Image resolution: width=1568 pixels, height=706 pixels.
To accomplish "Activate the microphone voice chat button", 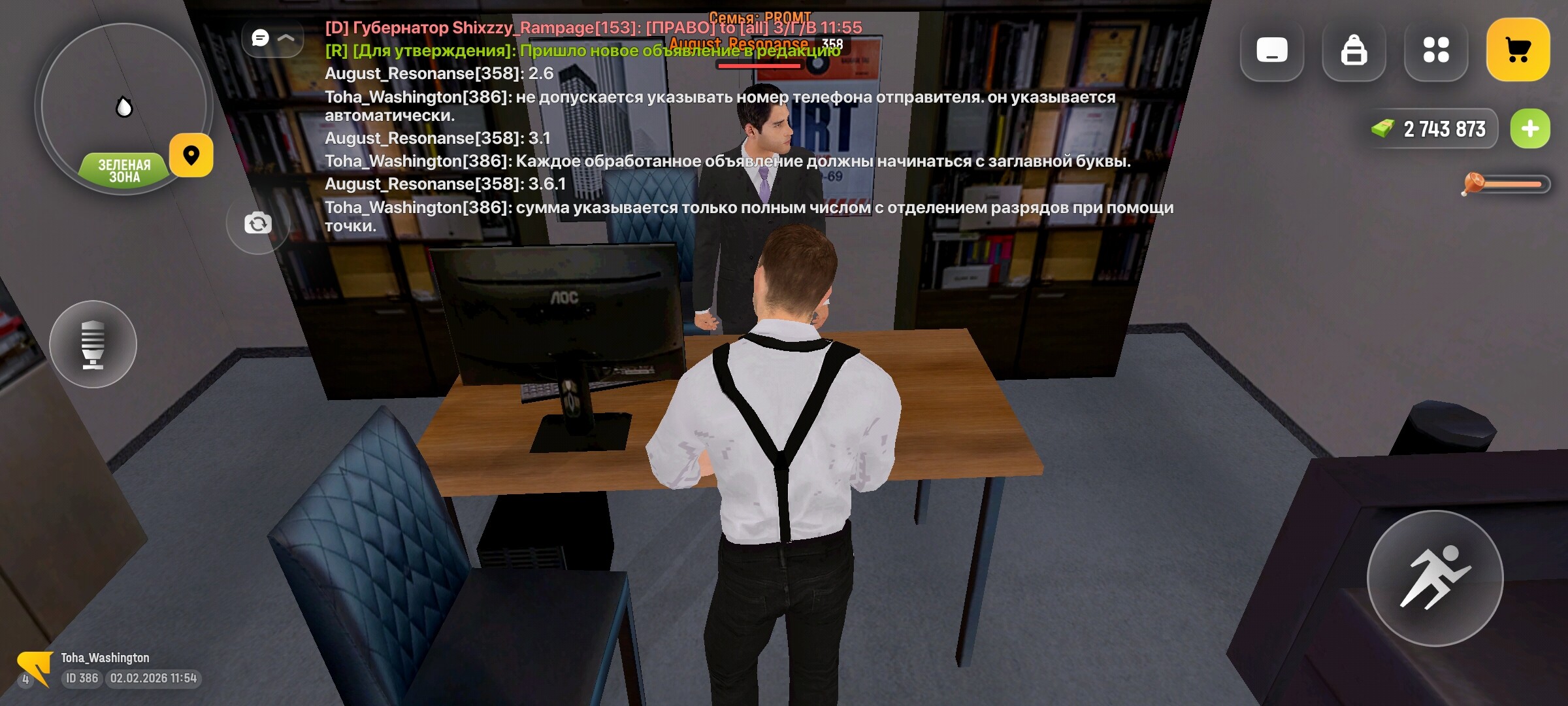I will [93, 344].
